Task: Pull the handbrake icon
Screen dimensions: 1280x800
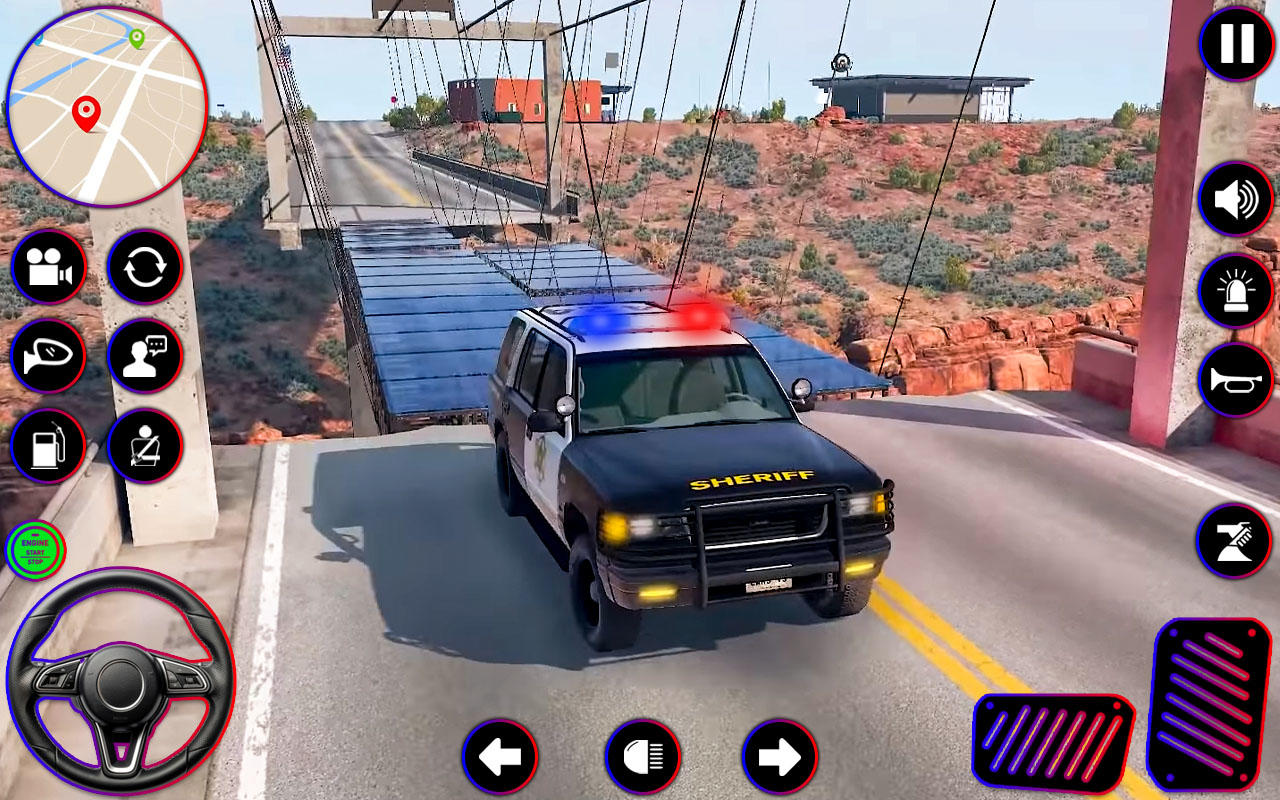Action: (x=1232, y=540)
